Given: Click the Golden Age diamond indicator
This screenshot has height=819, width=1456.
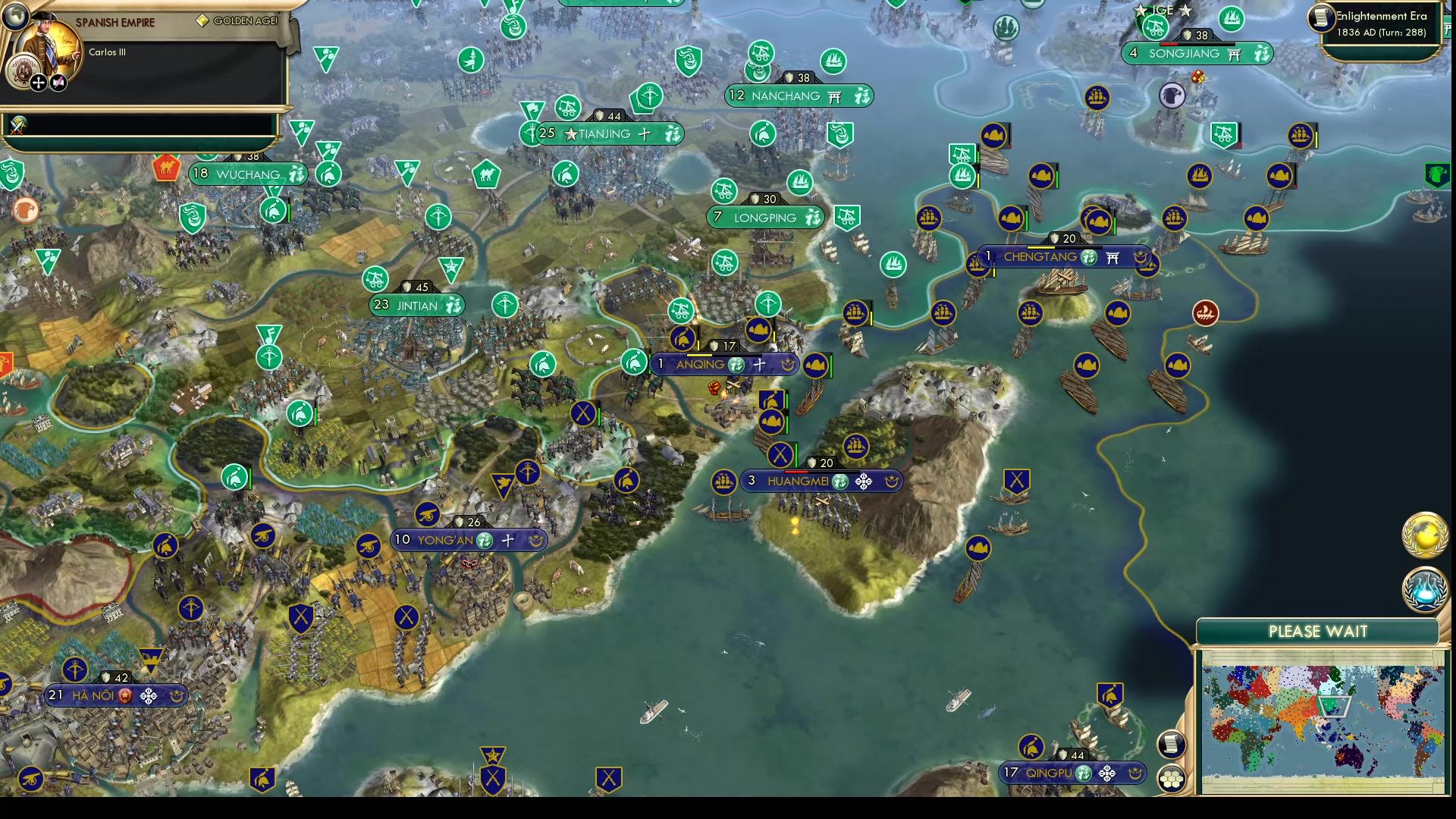Looking at the screenshot, I should pos(202,20).
